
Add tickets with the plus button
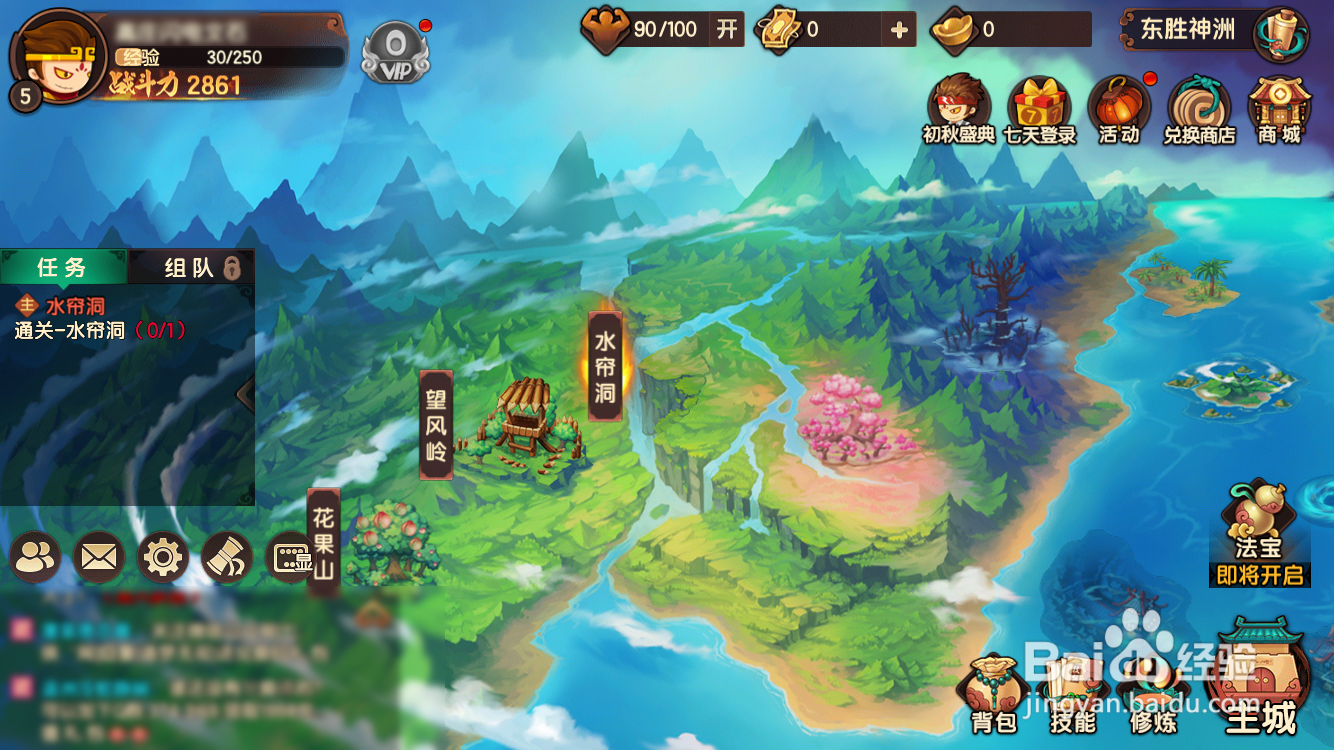coord(899,30)
